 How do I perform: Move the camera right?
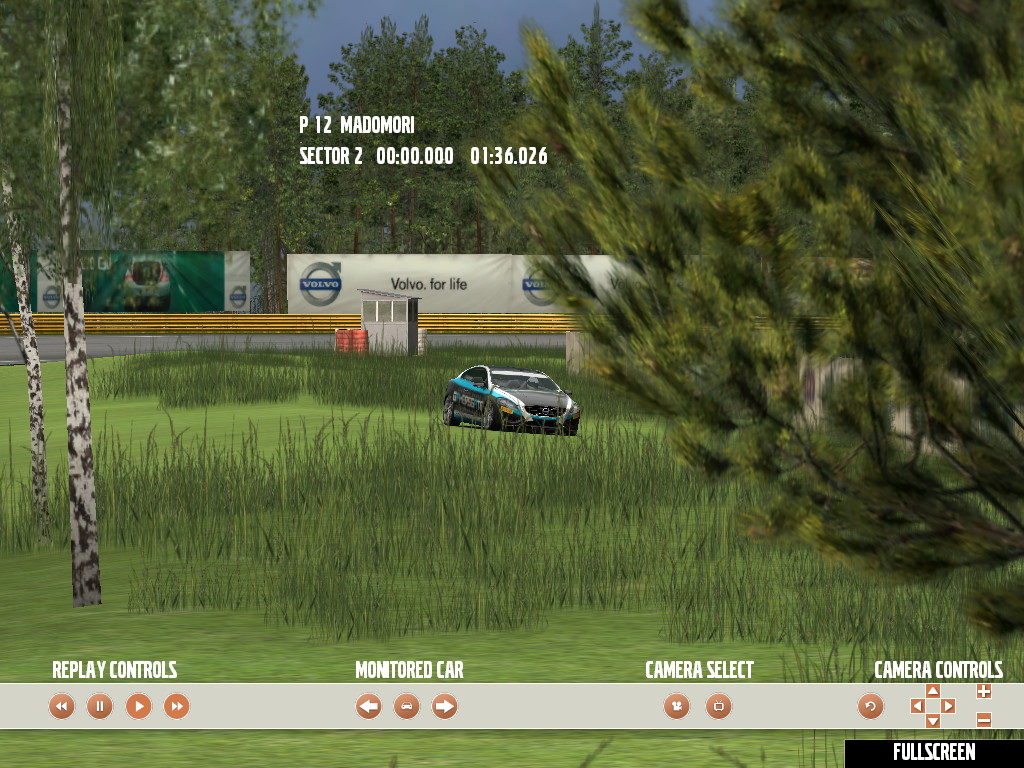coord(949,707)
